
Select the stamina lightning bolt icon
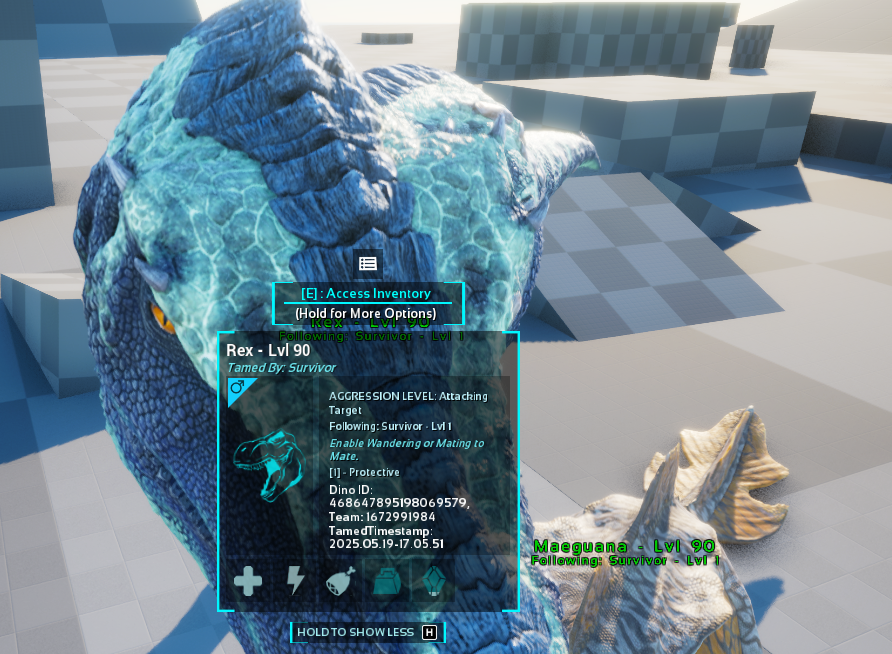tap(295, 580)
